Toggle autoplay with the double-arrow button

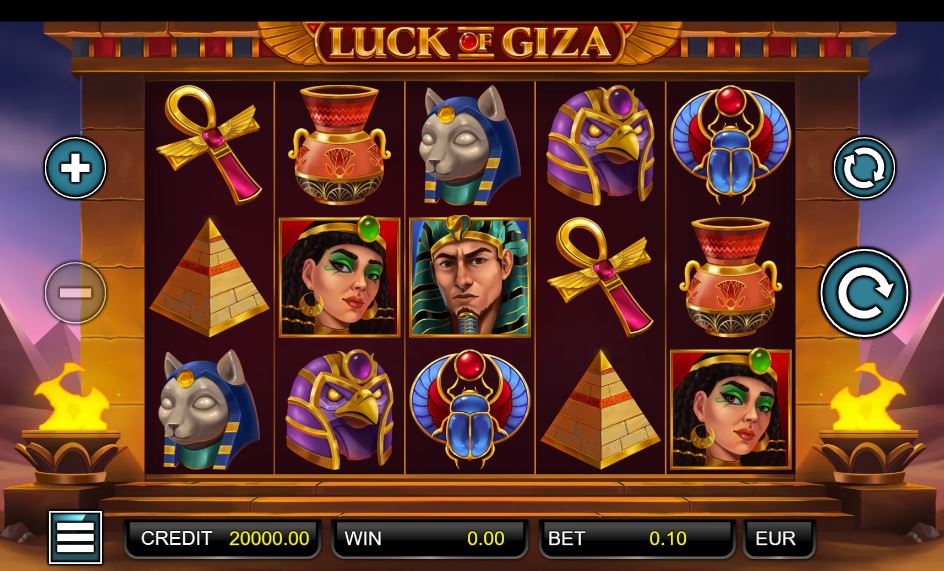(x=864, y=168)
